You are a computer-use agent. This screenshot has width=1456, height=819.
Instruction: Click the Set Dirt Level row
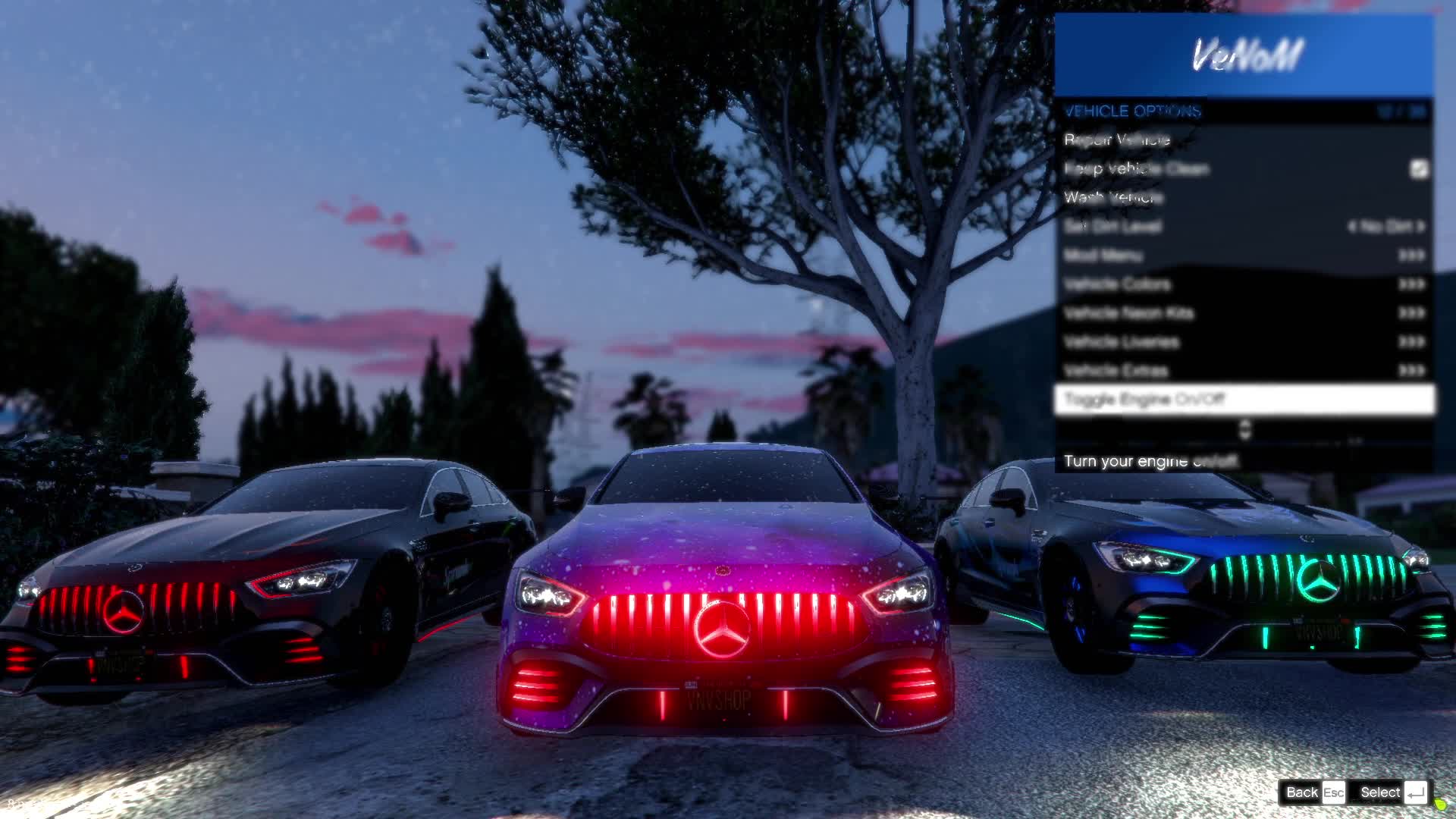coord(1244,226)
